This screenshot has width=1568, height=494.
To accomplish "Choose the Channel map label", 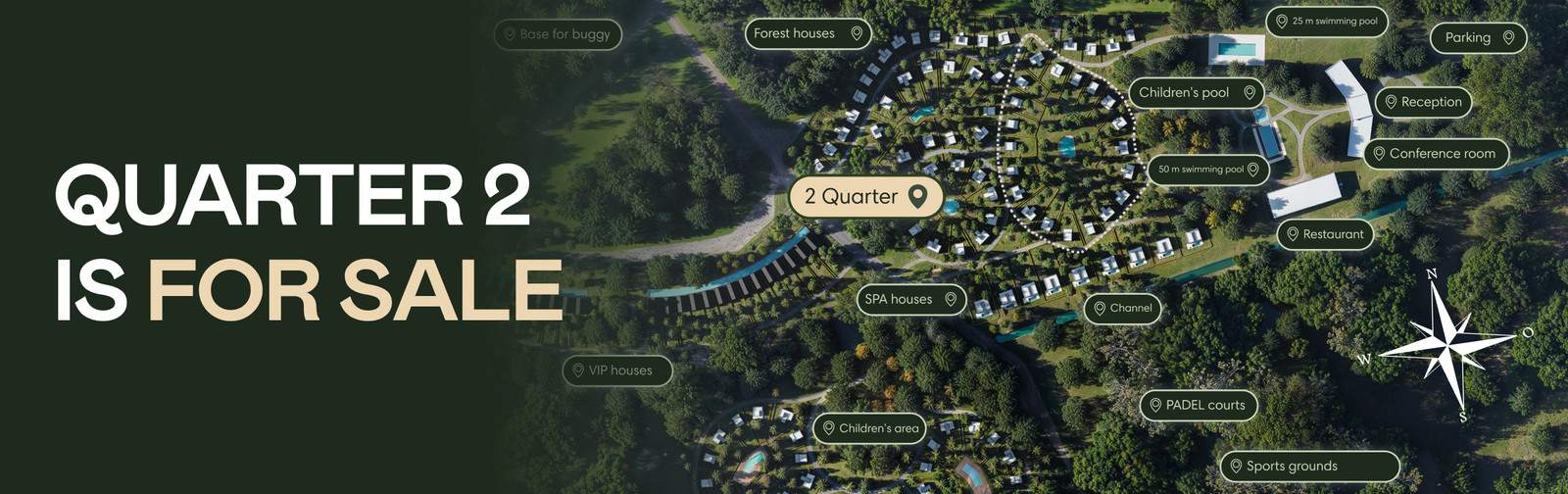I will click(x=1122, y=308).
